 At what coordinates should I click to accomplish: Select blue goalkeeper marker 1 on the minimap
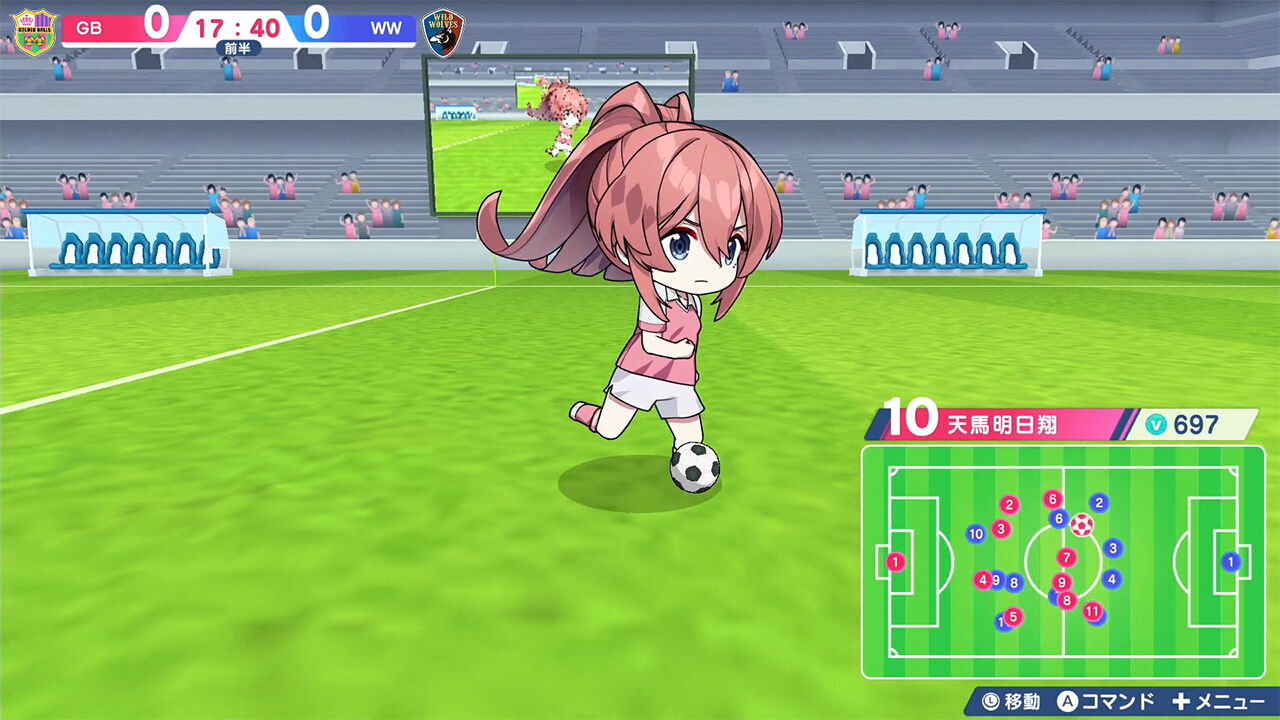1231,561
